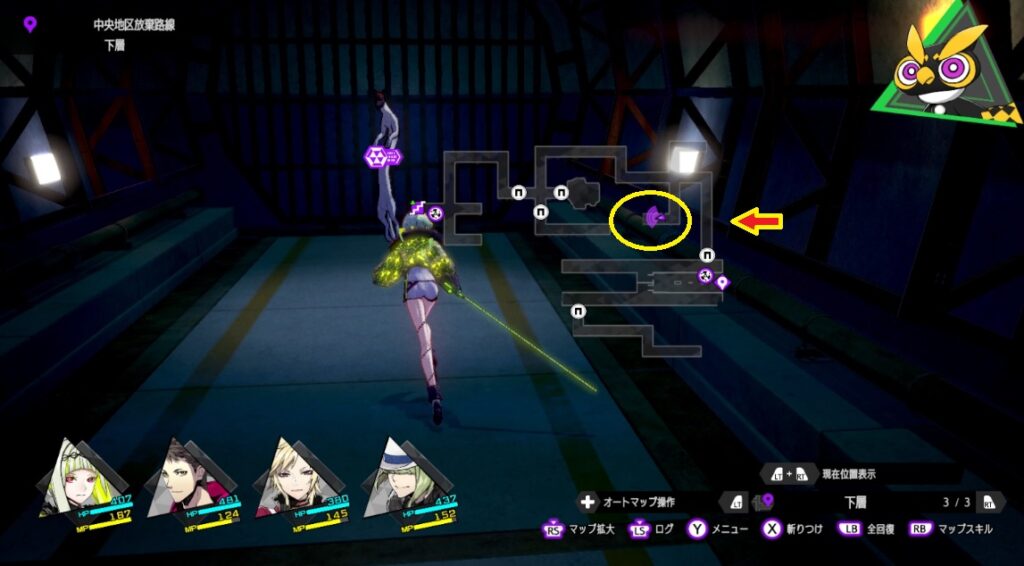Click the location pin icon beside the area name

[x=30, y=24]
